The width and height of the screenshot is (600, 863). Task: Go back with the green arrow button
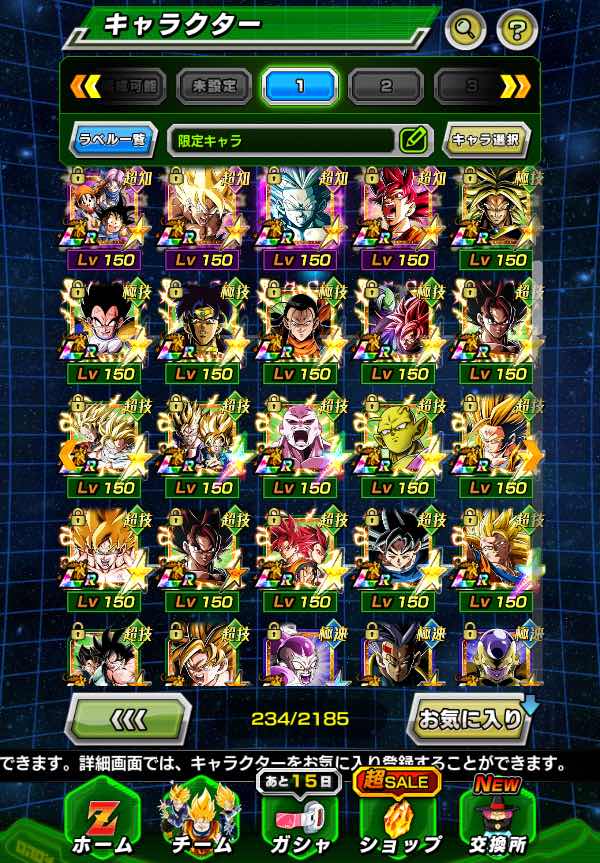point(128,717)
